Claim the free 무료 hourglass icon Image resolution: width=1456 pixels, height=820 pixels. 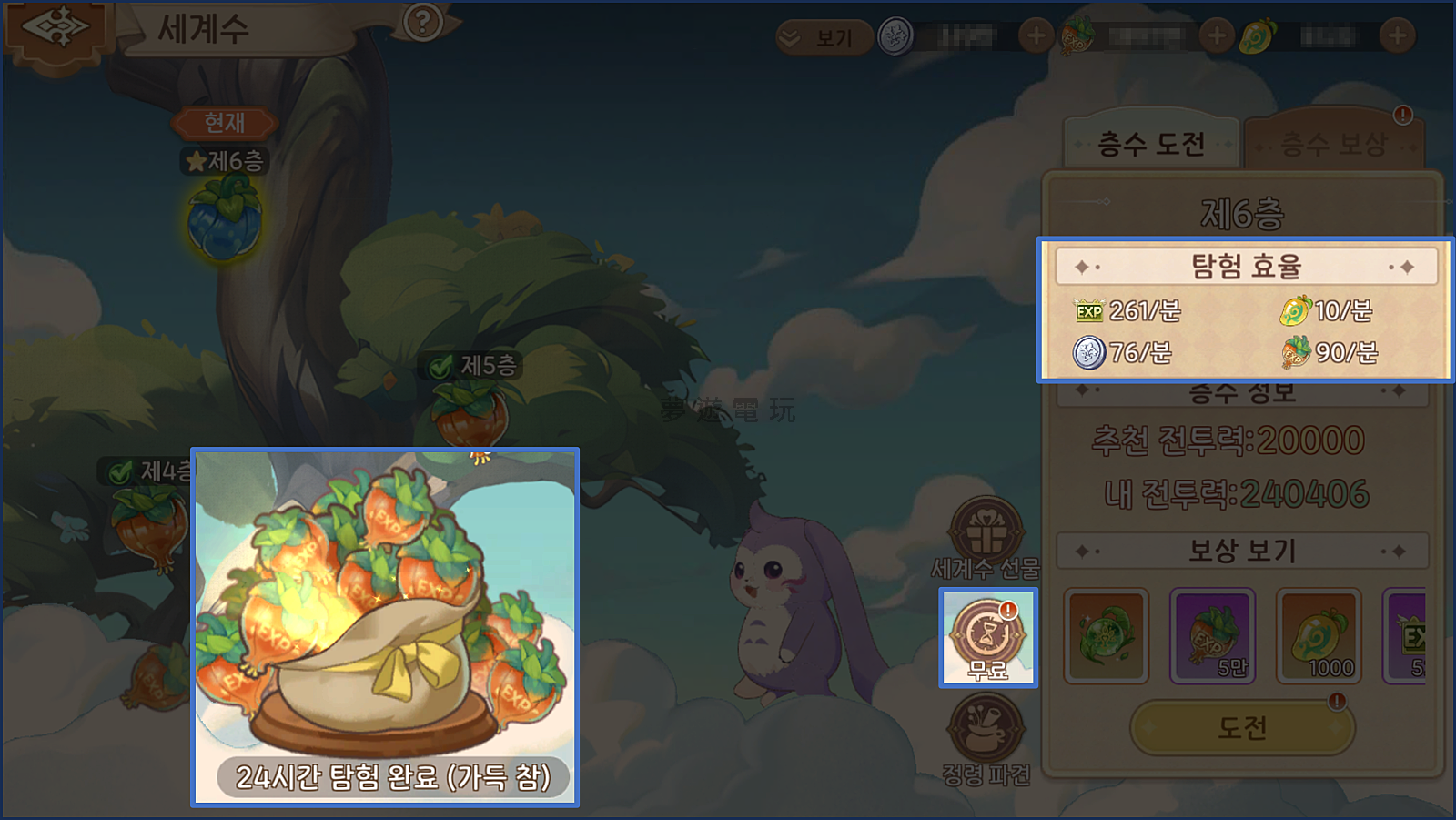988,637
